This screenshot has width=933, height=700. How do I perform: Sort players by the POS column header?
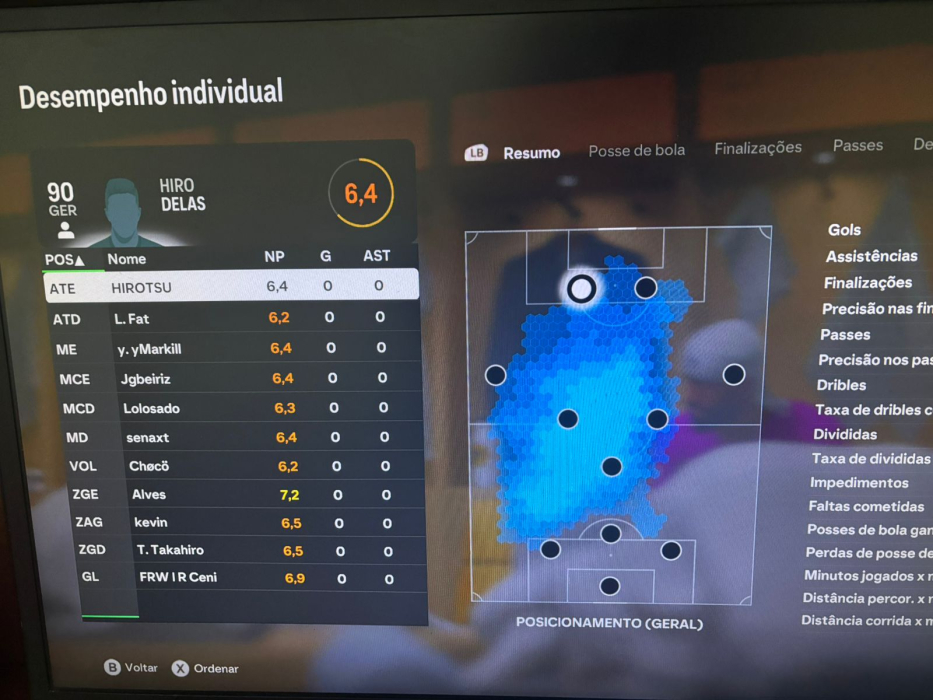(x=64, y=259)
